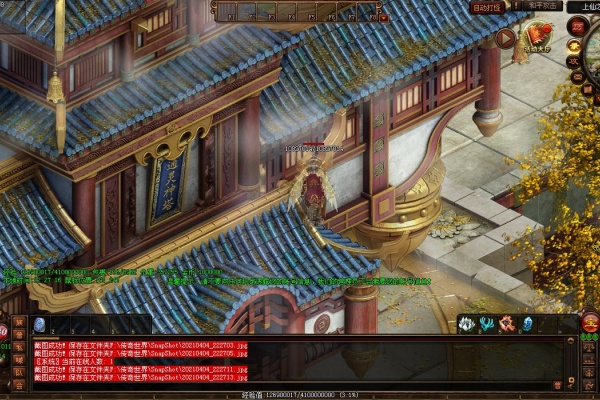Activate the orange flame slash skill
This screenshot has width=600, height=400.
[x=506, y=323]
